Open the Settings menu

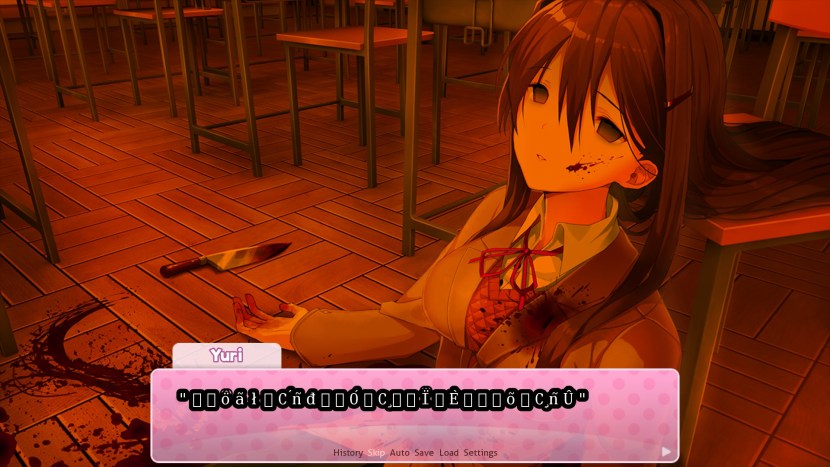[x=480, y=453]
